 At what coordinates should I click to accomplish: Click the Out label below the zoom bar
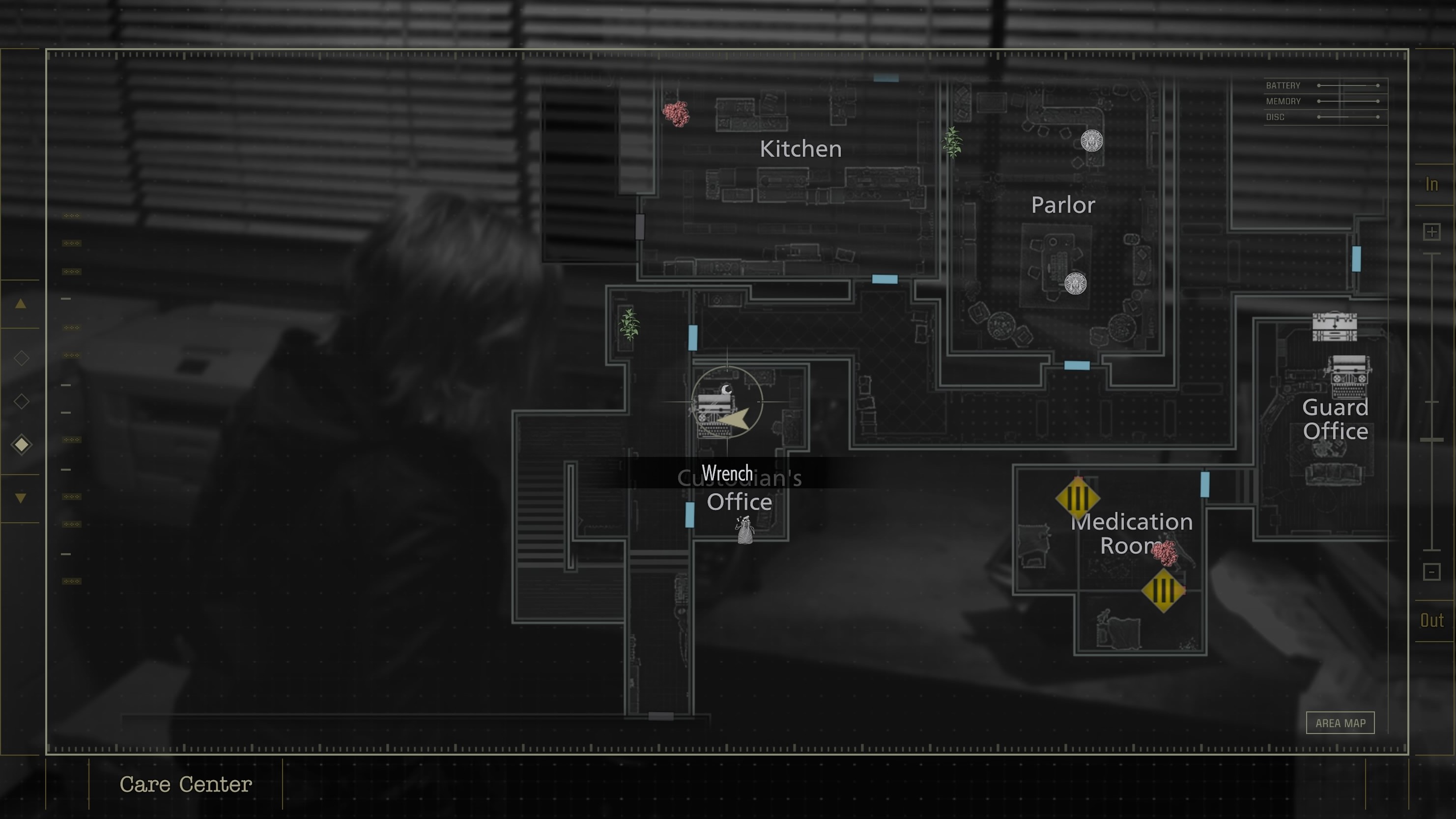pyautogui.click(x=1432, y=620)
